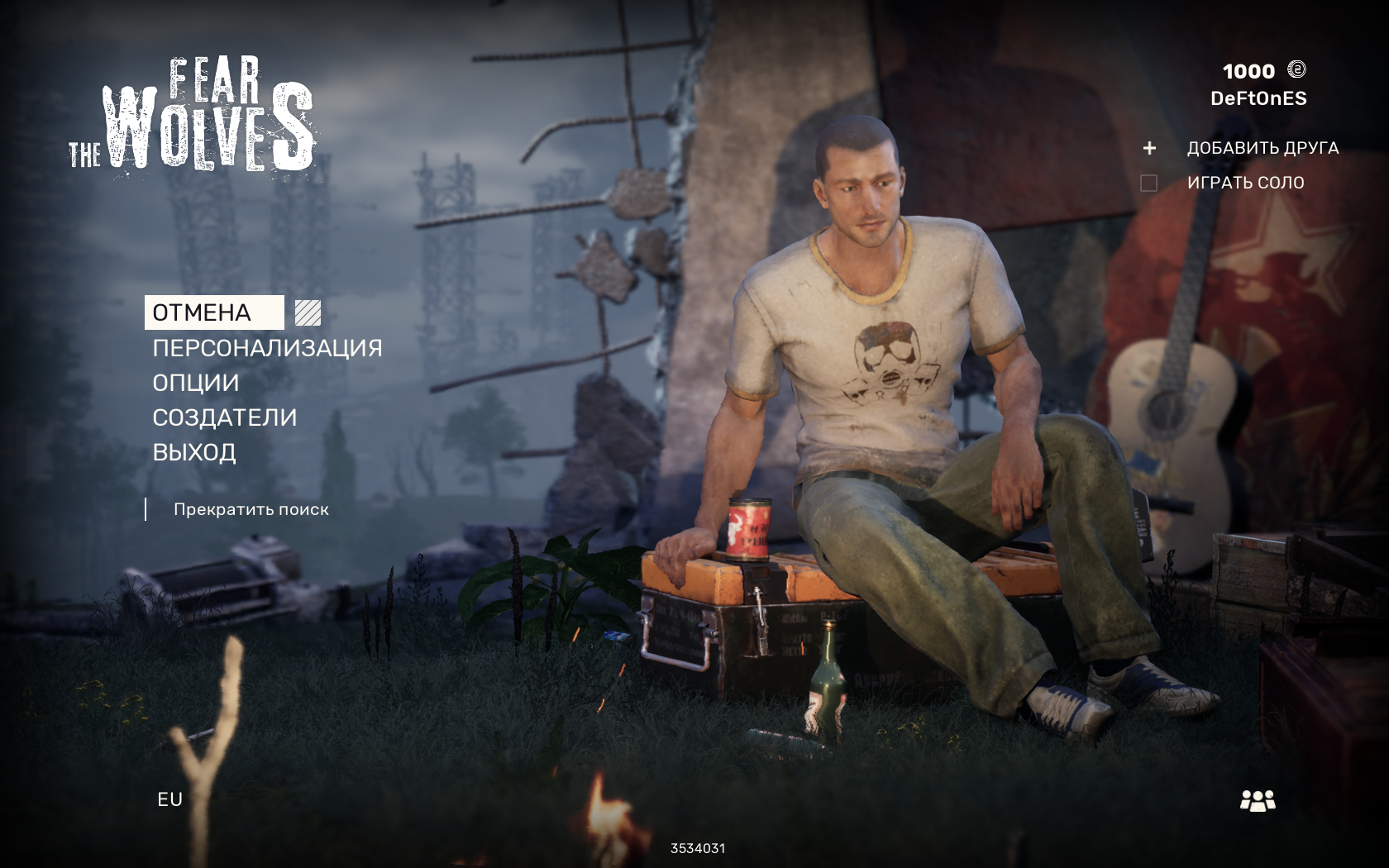
Task: Click ОТМЕНА to cancel matchmaking
Action: 203,312
